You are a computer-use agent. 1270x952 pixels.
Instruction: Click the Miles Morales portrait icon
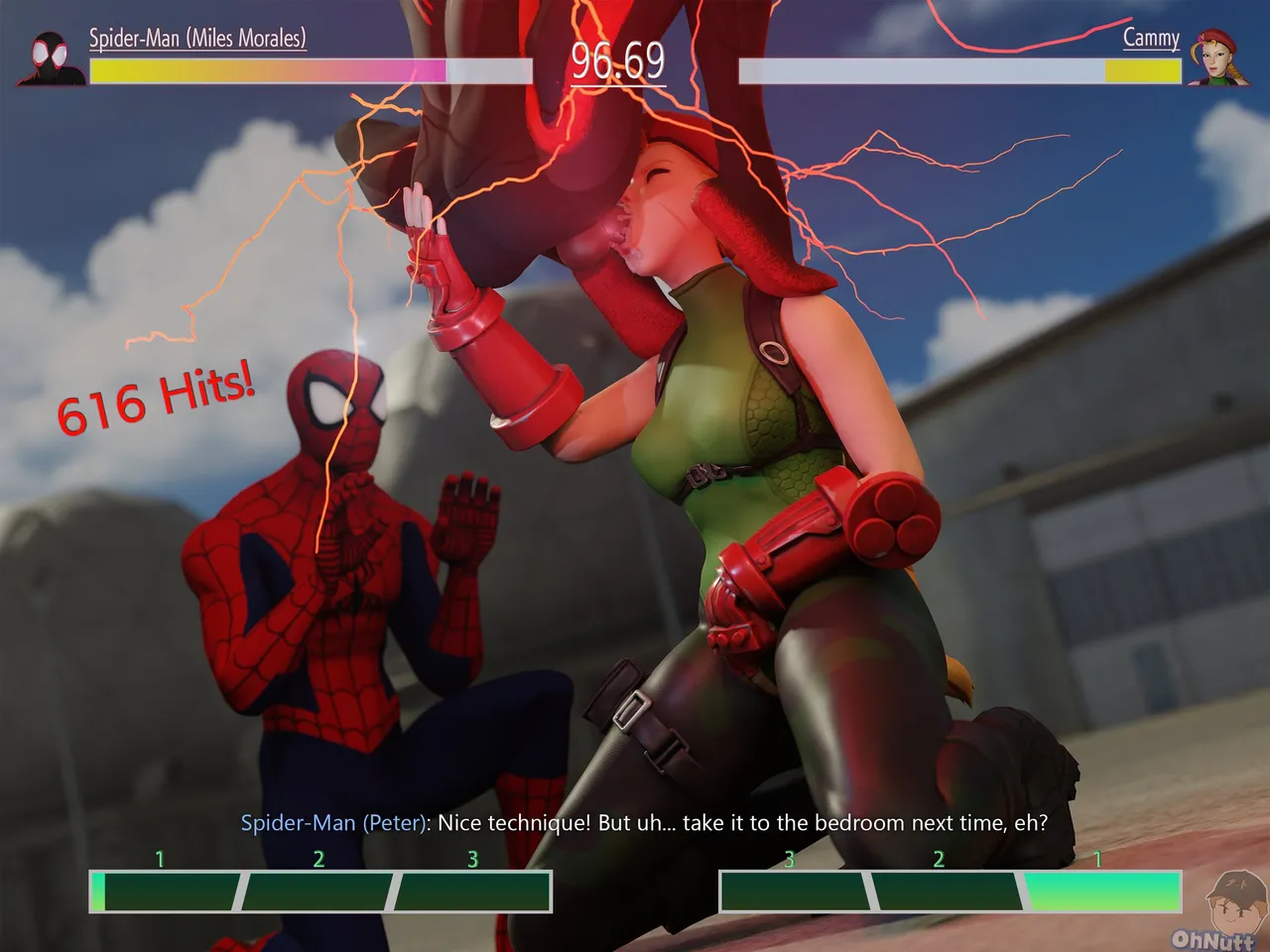(53, 59)
